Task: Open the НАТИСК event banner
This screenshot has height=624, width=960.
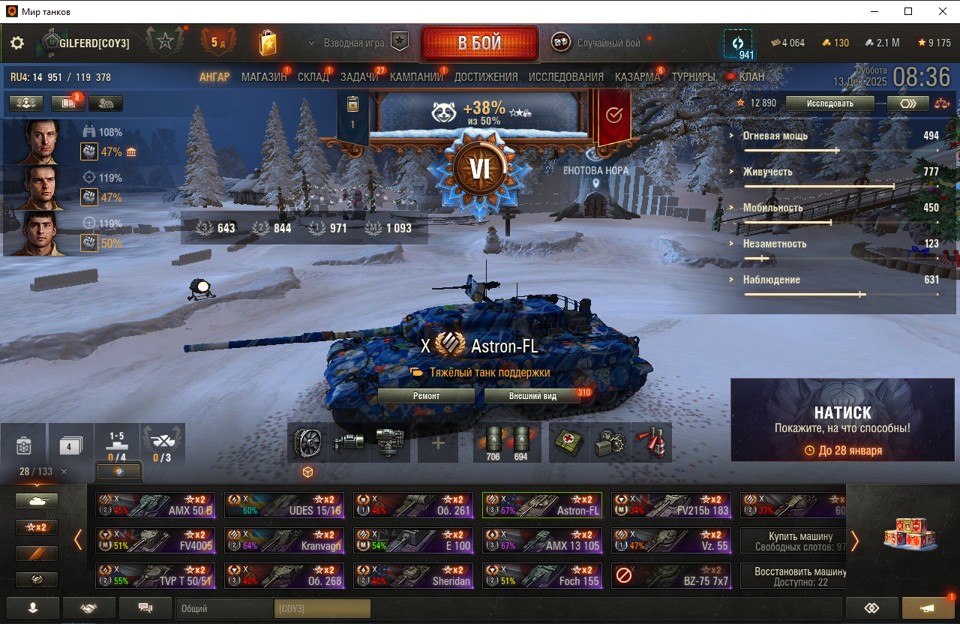Action: [842, 420]
